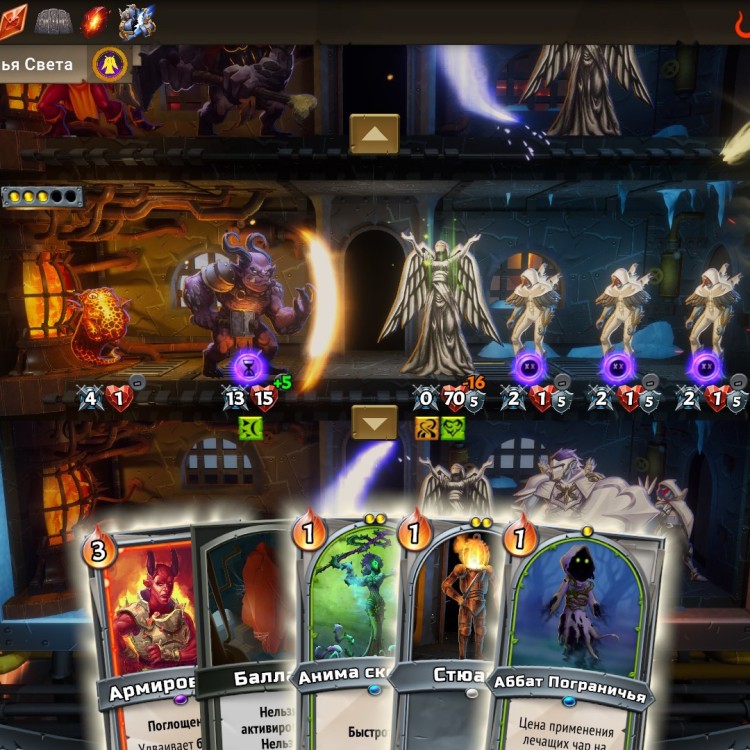Move up one floor with the up arrow
The height and width of the screenshot is (750, 750).
pos(374,133)
